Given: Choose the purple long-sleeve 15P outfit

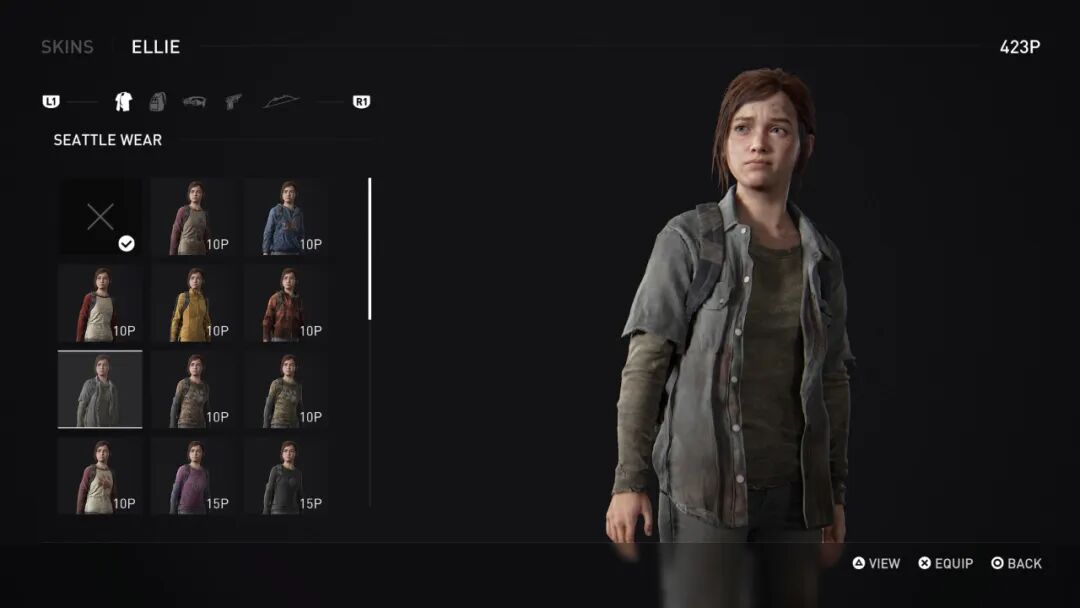Looking at the screenshot, I should coord(193,476).
